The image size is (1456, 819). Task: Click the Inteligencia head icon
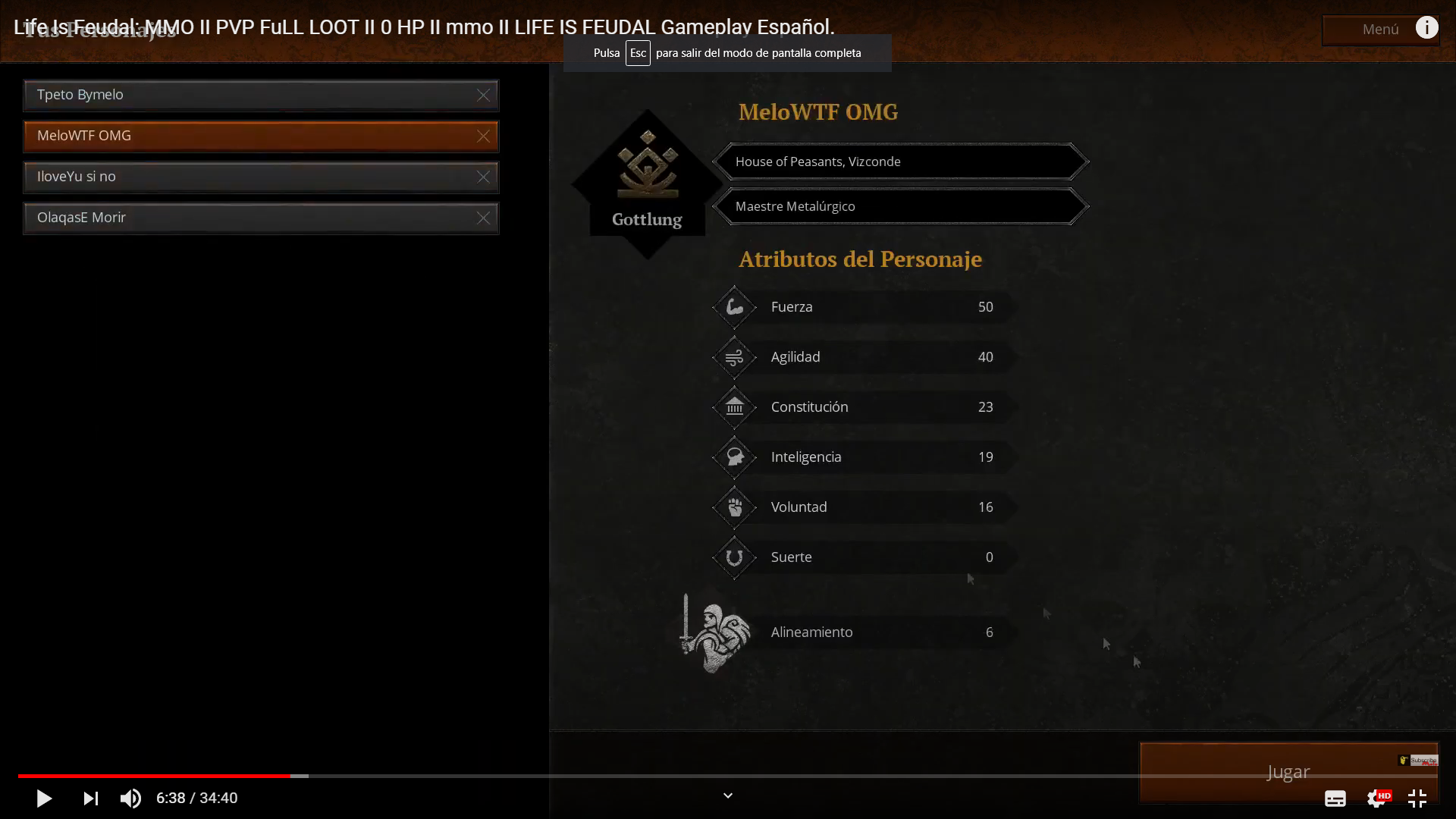click(x=733, y=457)
